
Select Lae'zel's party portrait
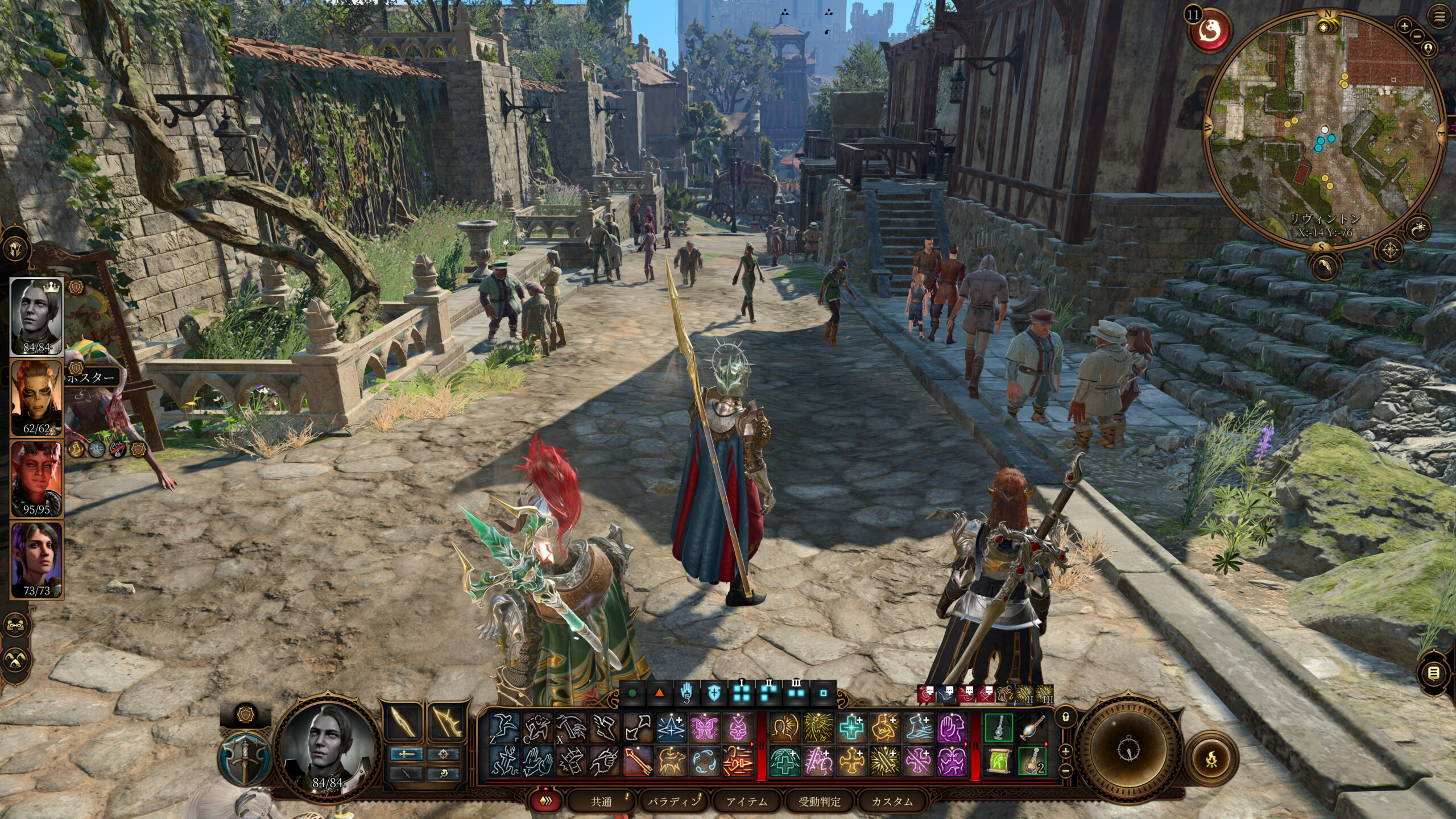(x=36, y=396)
